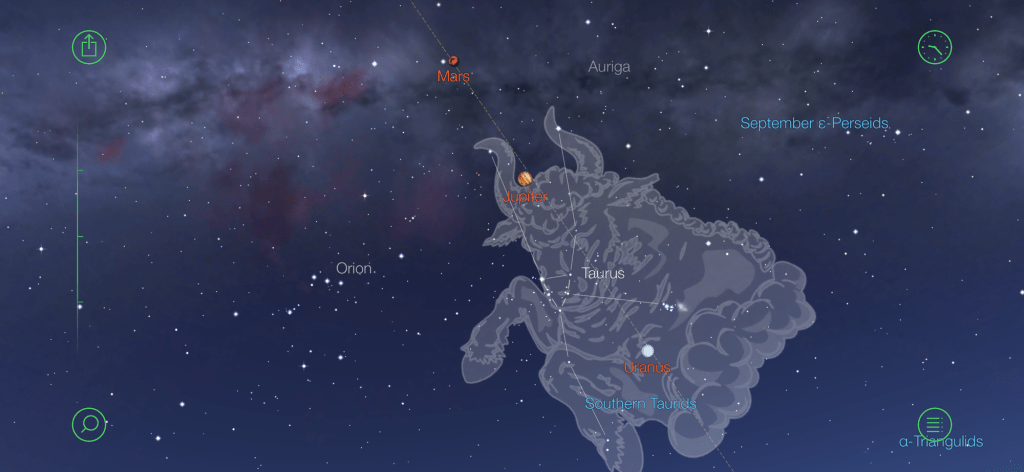Select the Mars label
Viewport: 1024px width, 472px height.
(454, 76)
